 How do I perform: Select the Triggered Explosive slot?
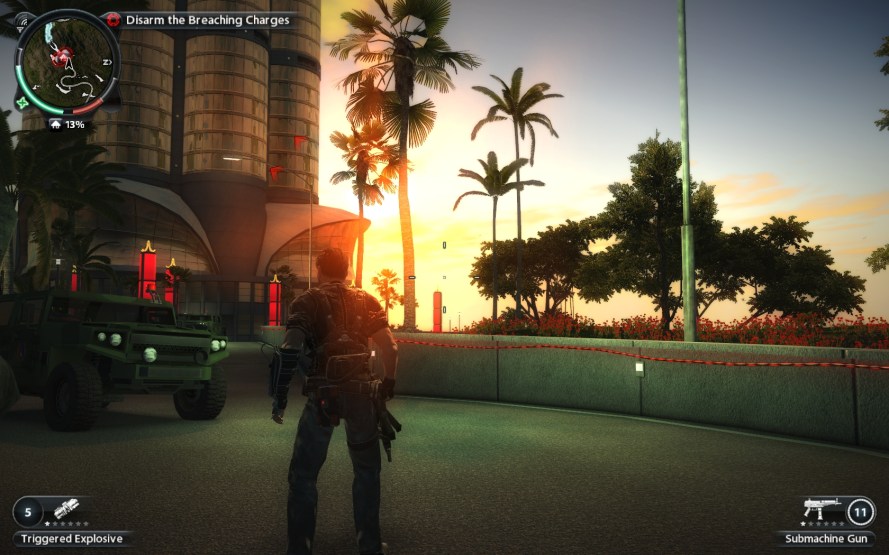[x=66, y=512]
